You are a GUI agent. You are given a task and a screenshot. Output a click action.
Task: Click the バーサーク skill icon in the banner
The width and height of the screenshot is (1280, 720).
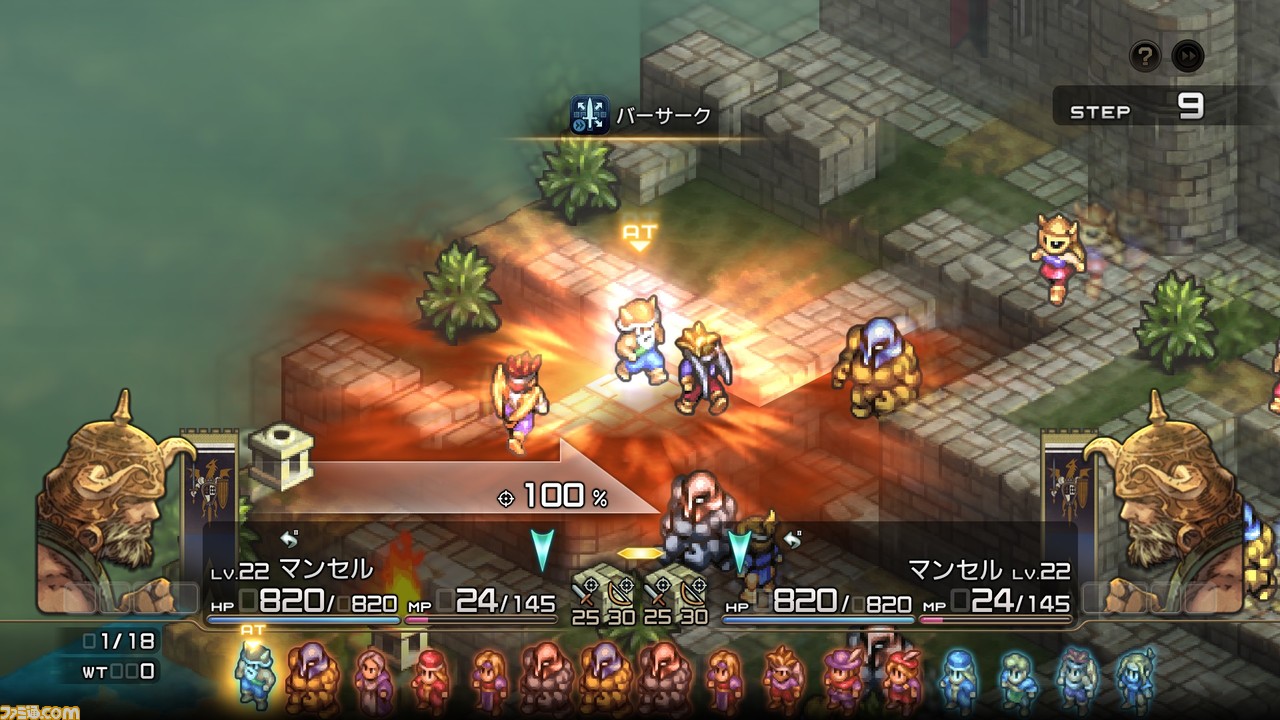point(589,117)
